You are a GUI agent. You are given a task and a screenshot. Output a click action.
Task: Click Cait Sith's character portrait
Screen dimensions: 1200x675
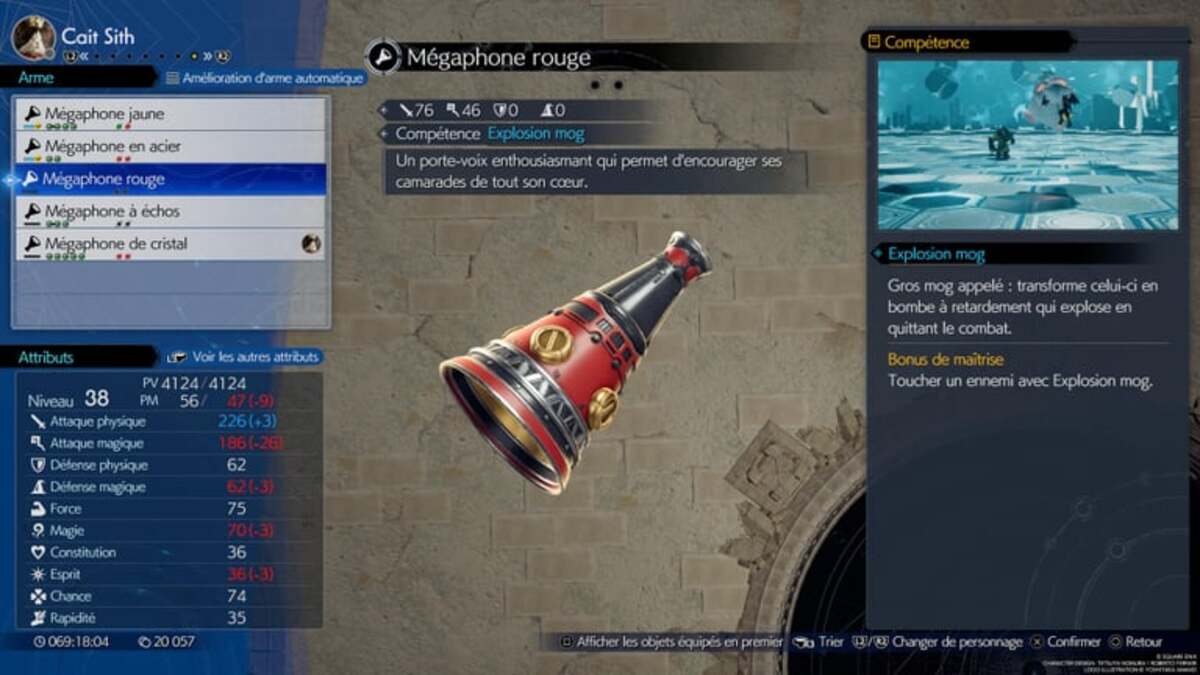pos(33,36)
